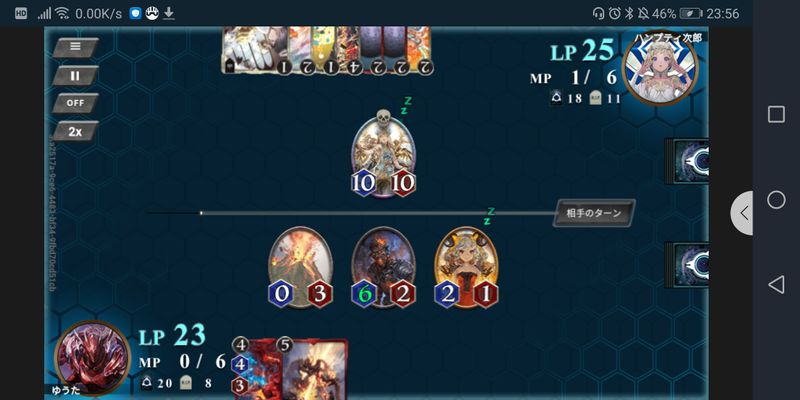Change the 2x playback speed
The width and height of the screenshot is (800, 400).
[76, 131]
